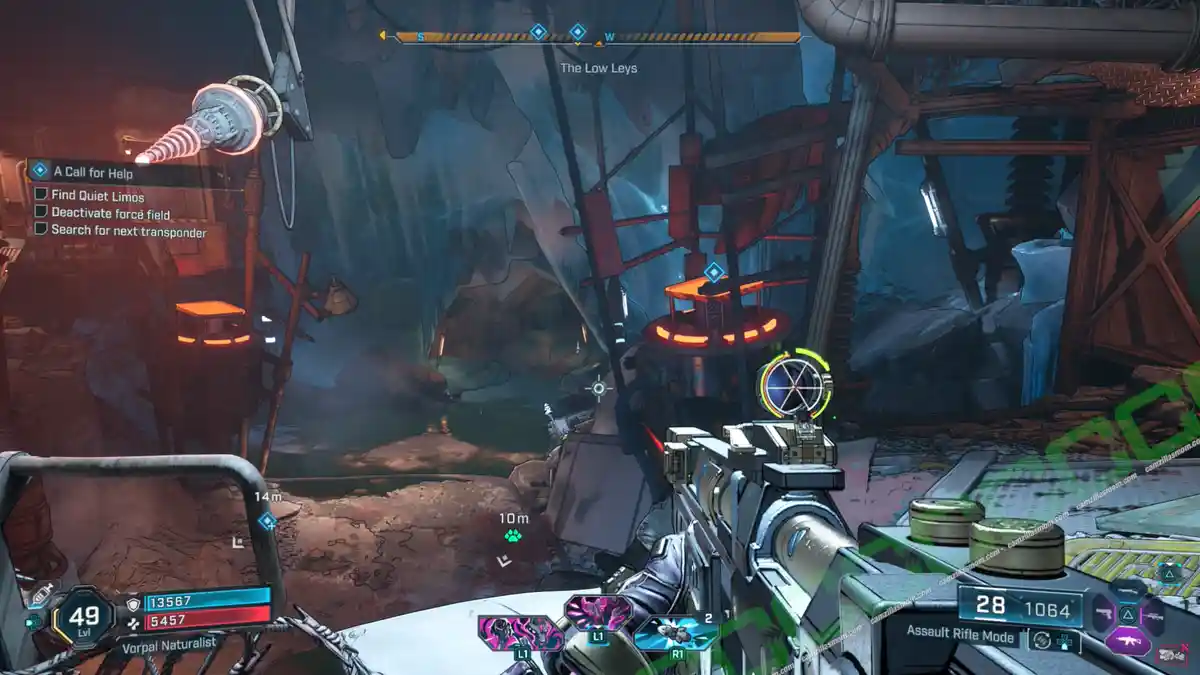This screenshot has width=1200, height=675.
Task: Choose the 'Search for next transponder' objective
Action: pos(128,231)
